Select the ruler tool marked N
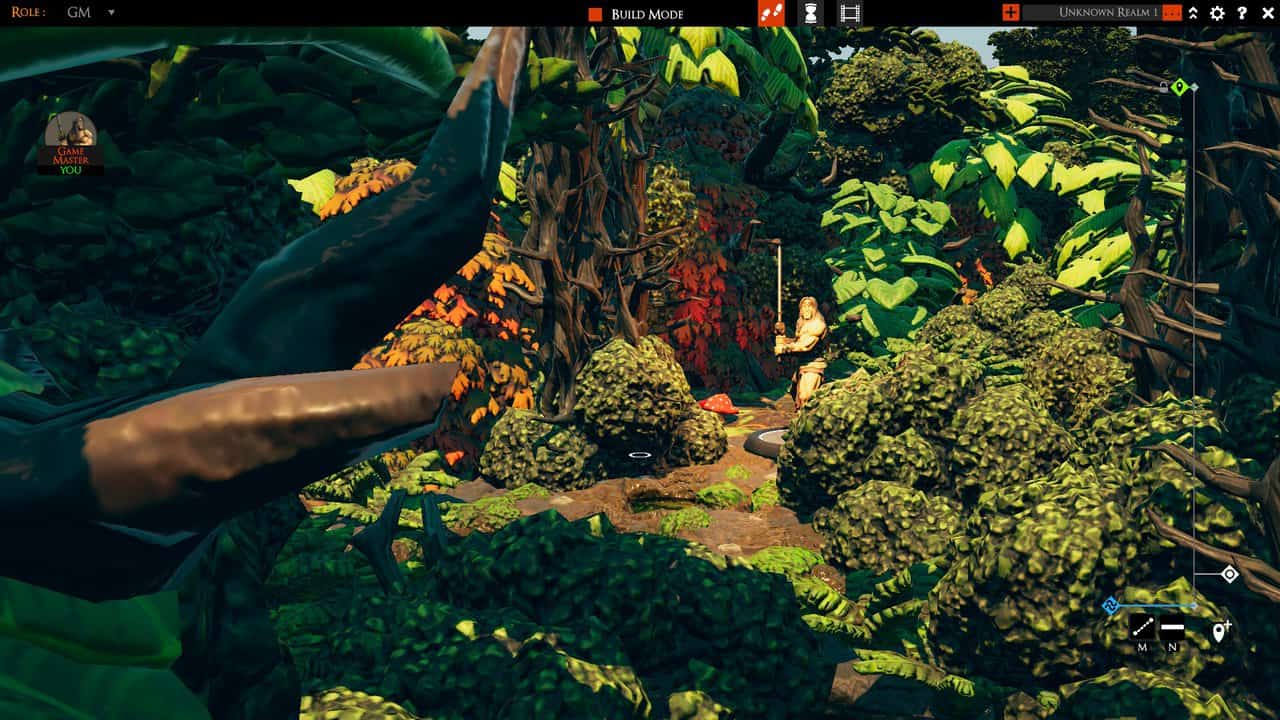The width and height of the screenshot is (1280, 720). tap(1172, 627)
